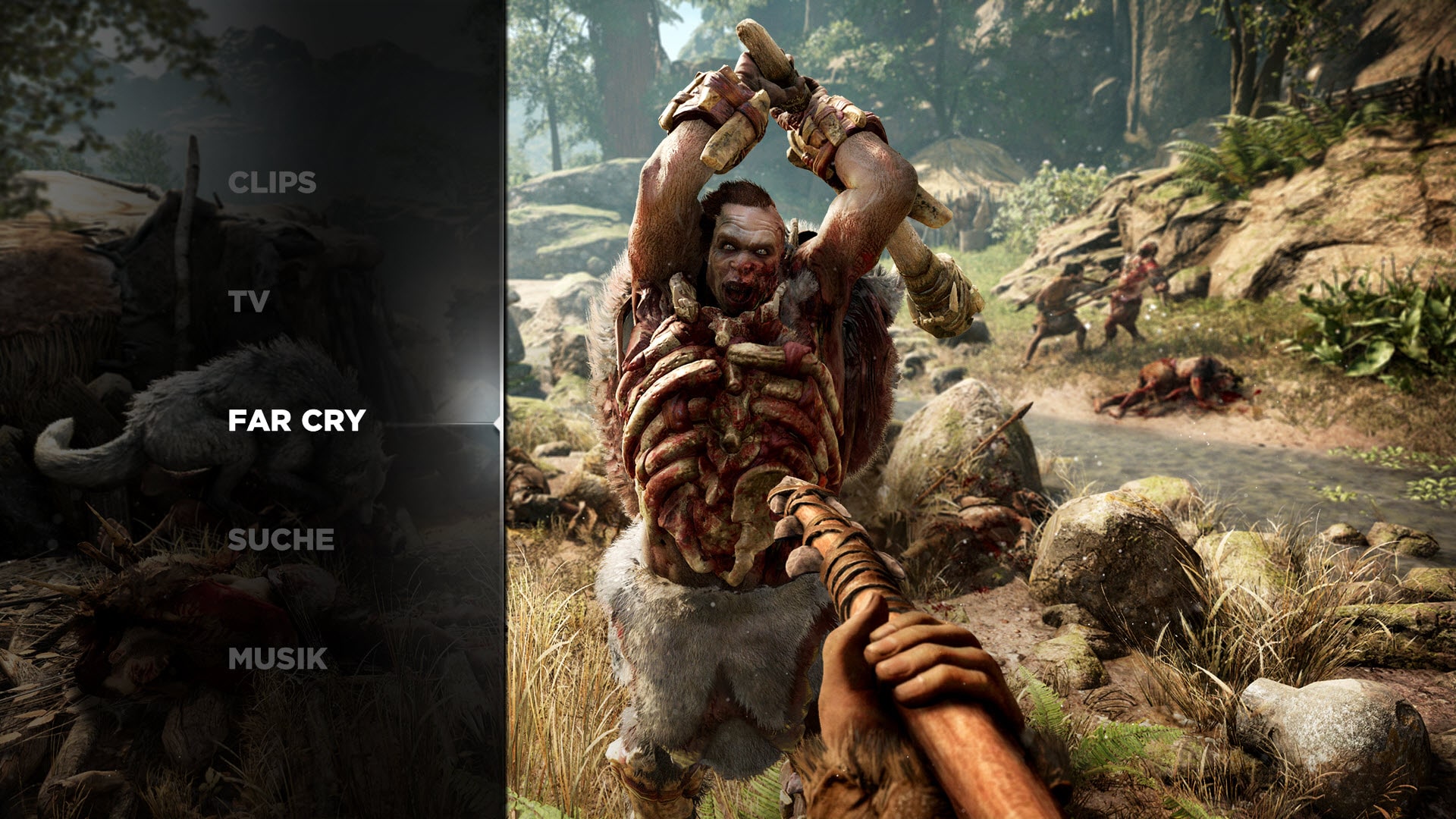
Task: Choose the highlighted FAR CRY entry
Action: pos(297,421)
